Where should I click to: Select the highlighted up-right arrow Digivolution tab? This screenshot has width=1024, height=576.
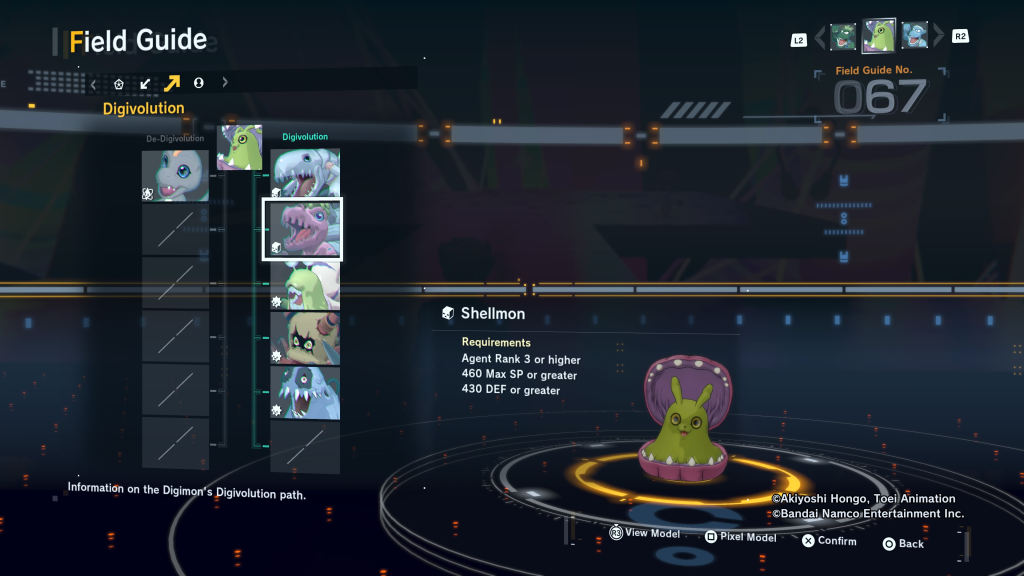pos(172,83)
